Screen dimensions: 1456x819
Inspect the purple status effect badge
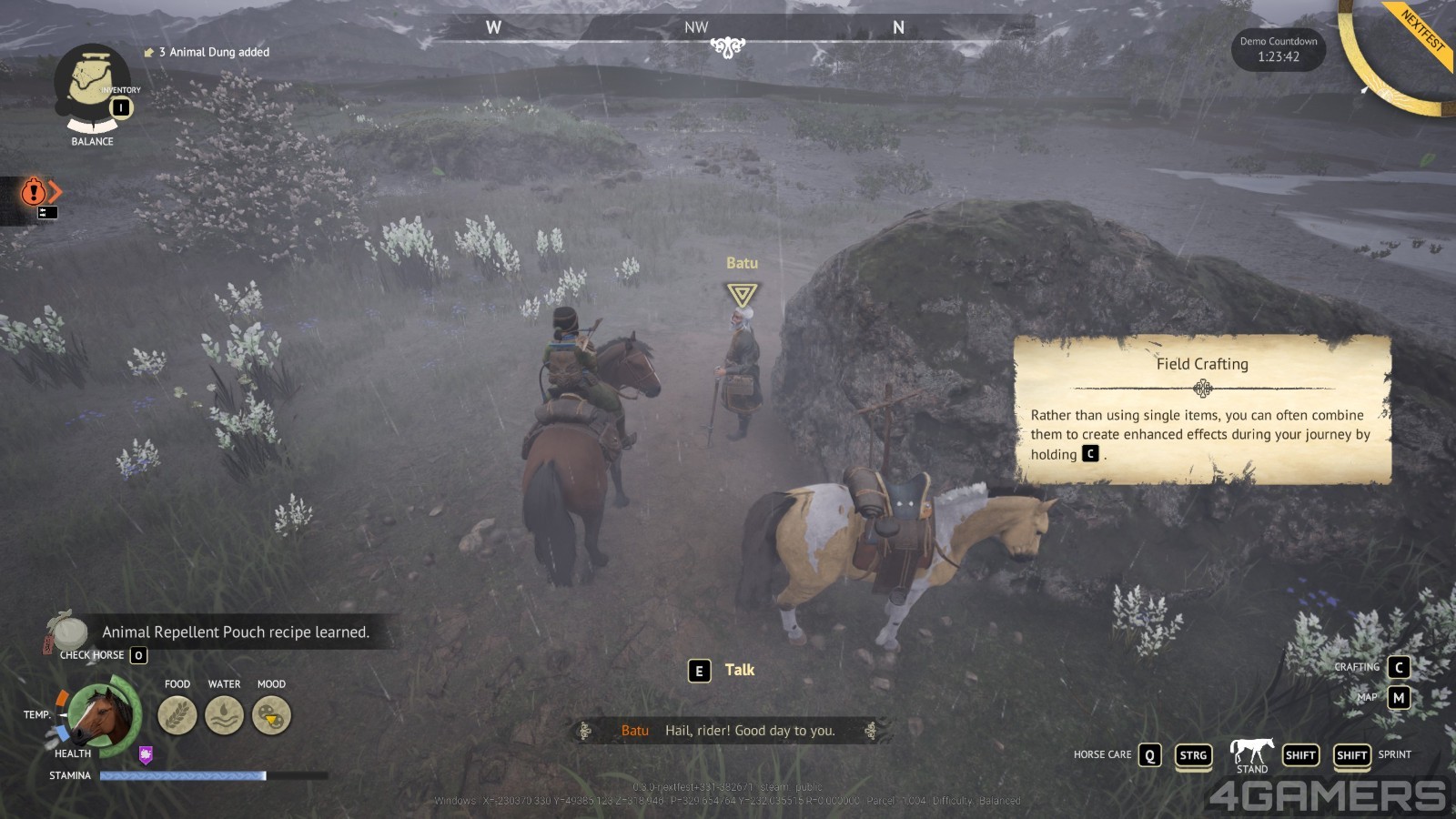146,754
